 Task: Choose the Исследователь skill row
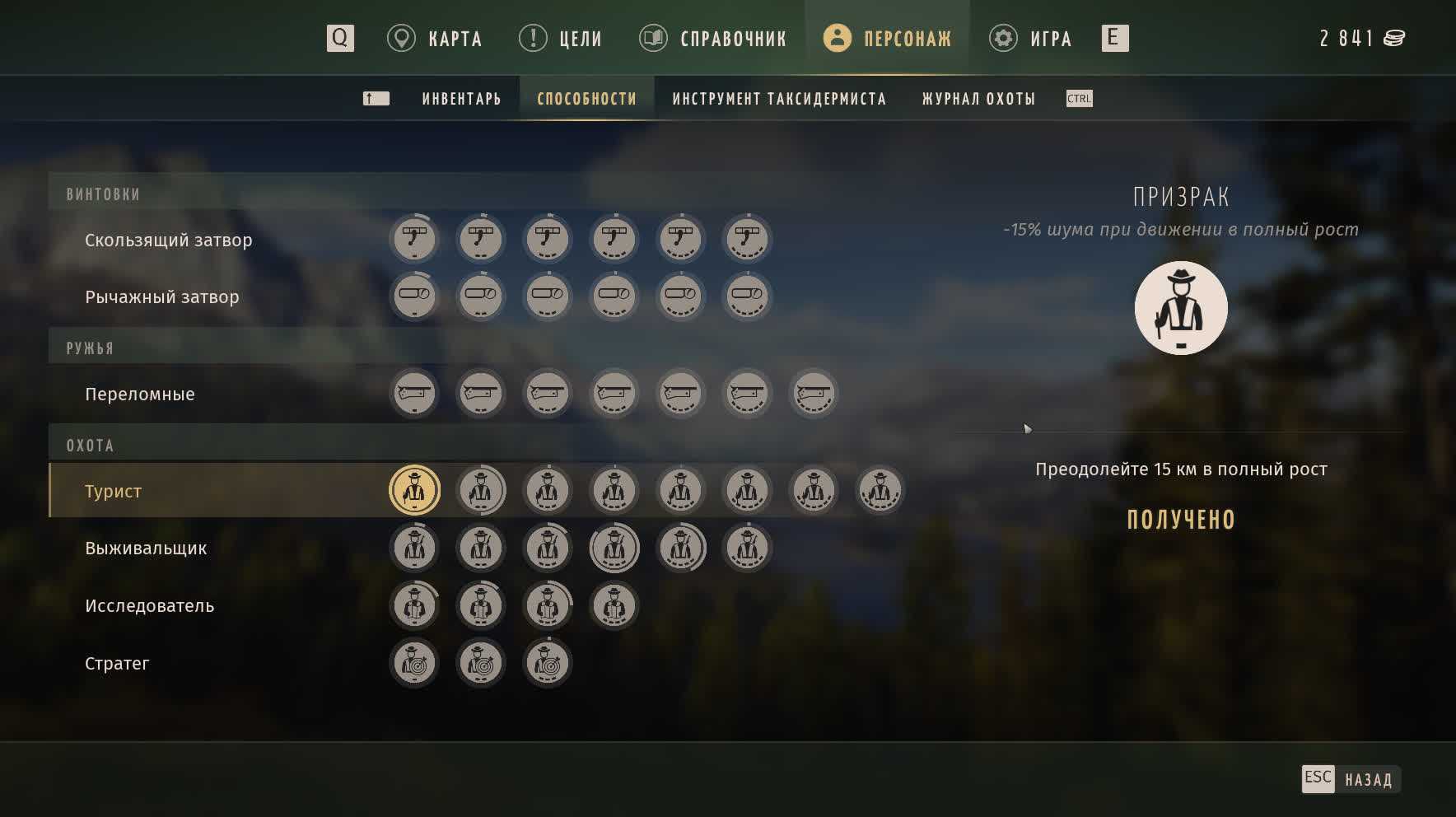coord(149,606)
